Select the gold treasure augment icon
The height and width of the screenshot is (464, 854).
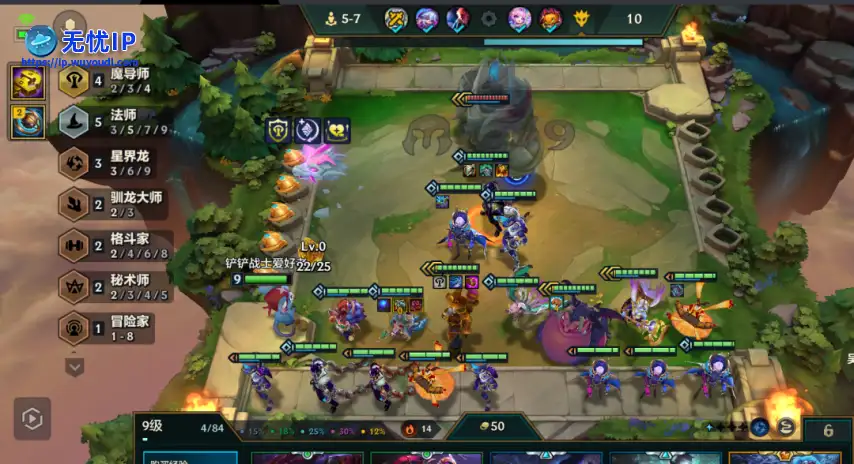coord(27,81)
